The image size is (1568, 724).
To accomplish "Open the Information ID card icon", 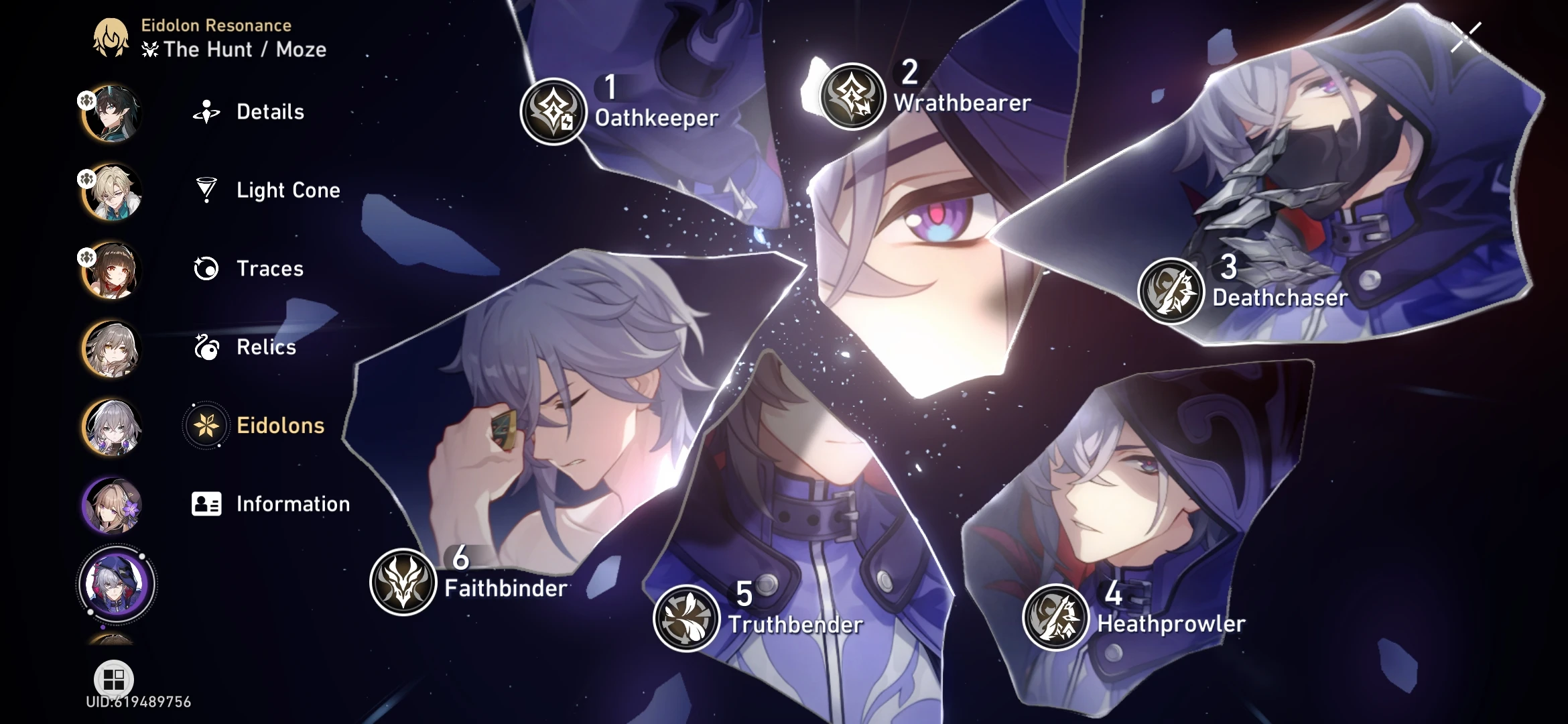I will pos(206,504).
